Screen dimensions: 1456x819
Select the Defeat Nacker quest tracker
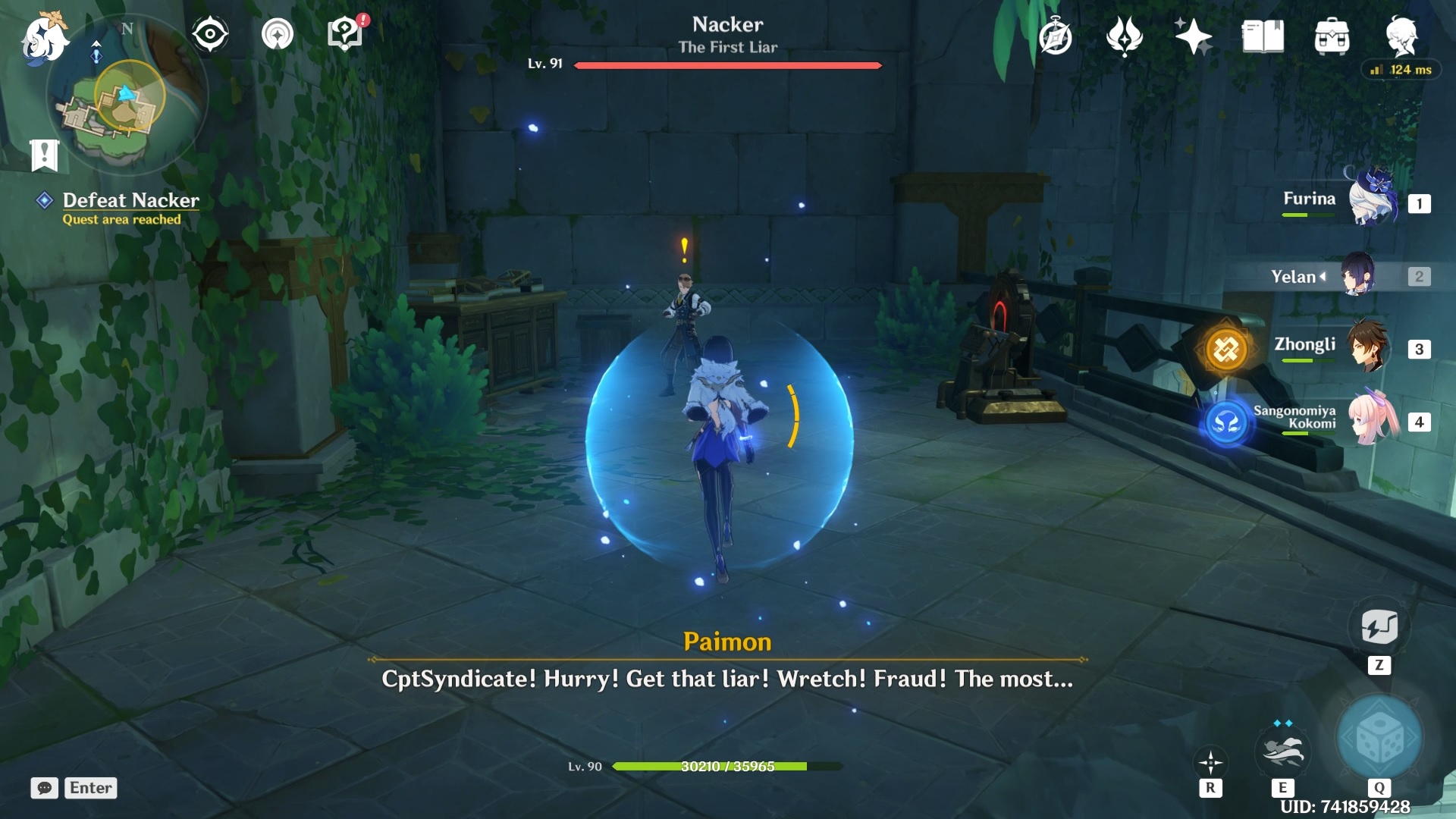point(130,201)
